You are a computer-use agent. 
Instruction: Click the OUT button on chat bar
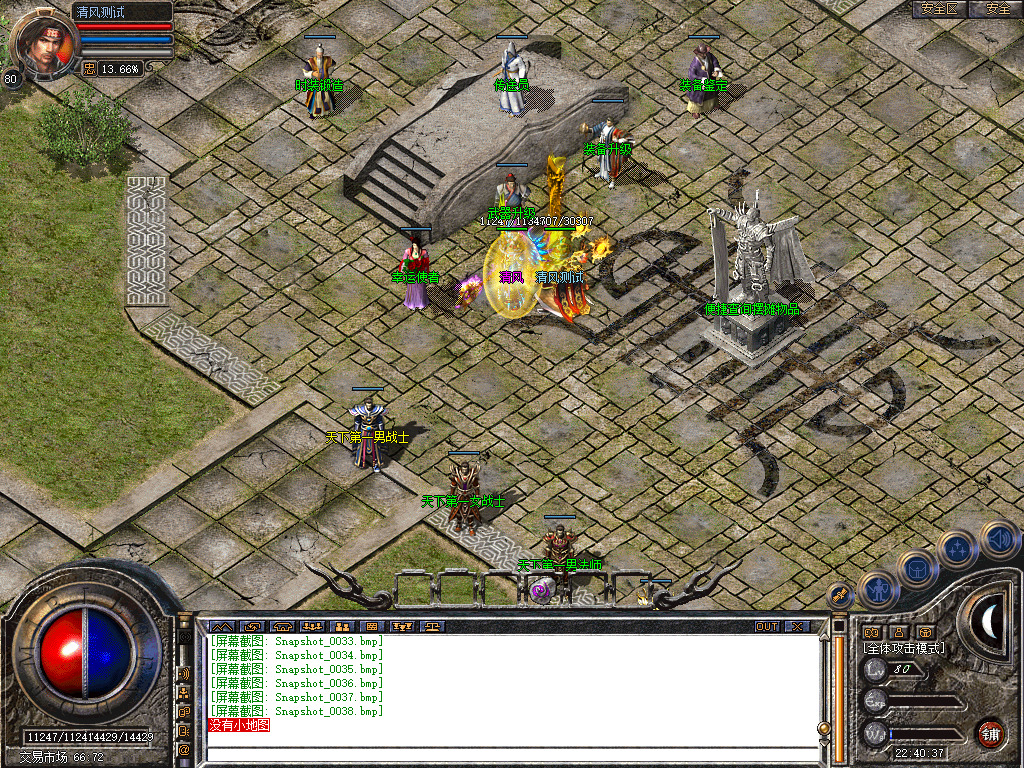pos(767,626)
